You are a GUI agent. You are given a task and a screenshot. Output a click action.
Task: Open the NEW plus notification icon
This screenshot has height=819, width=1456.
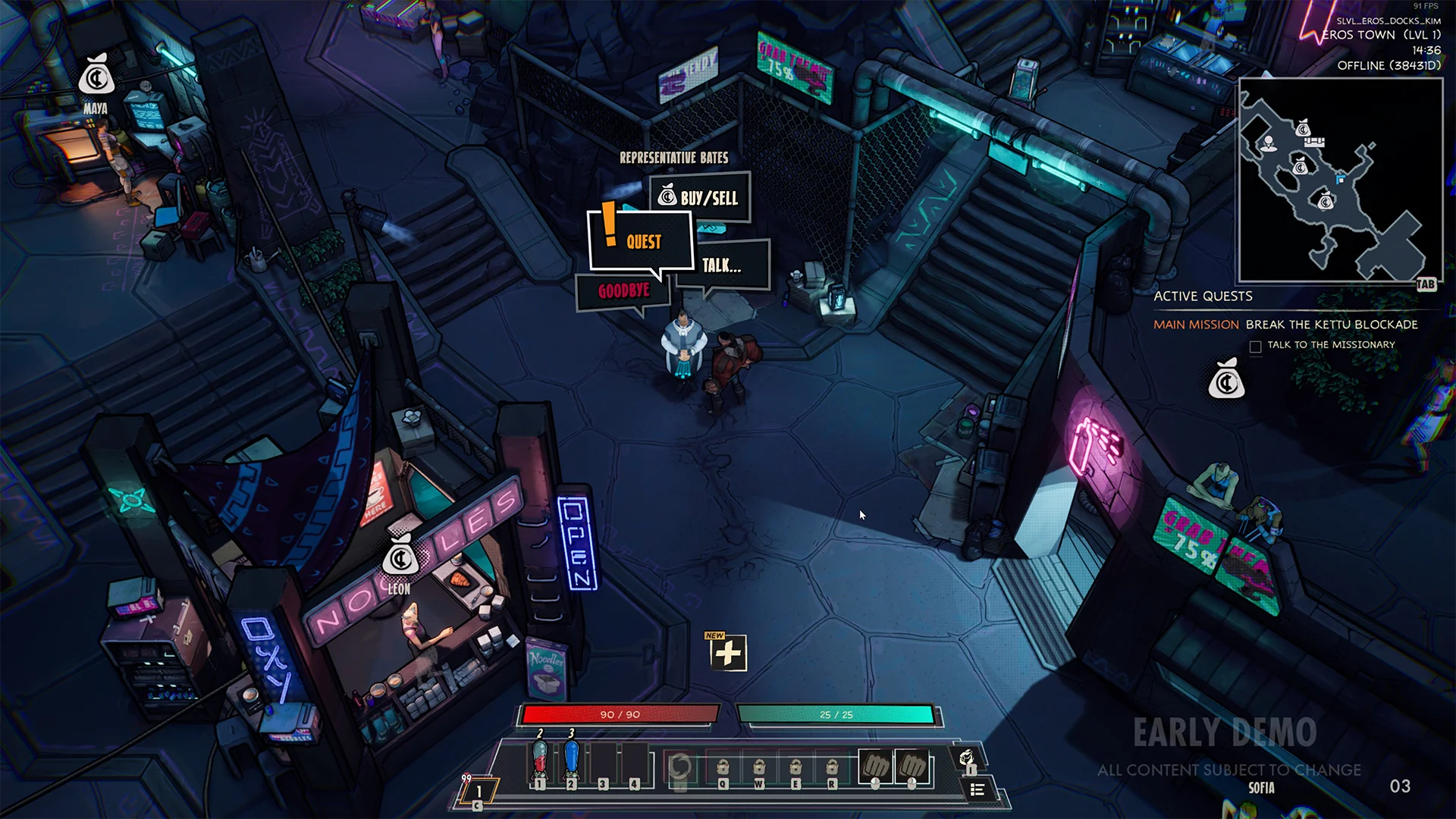pos(728,652)
